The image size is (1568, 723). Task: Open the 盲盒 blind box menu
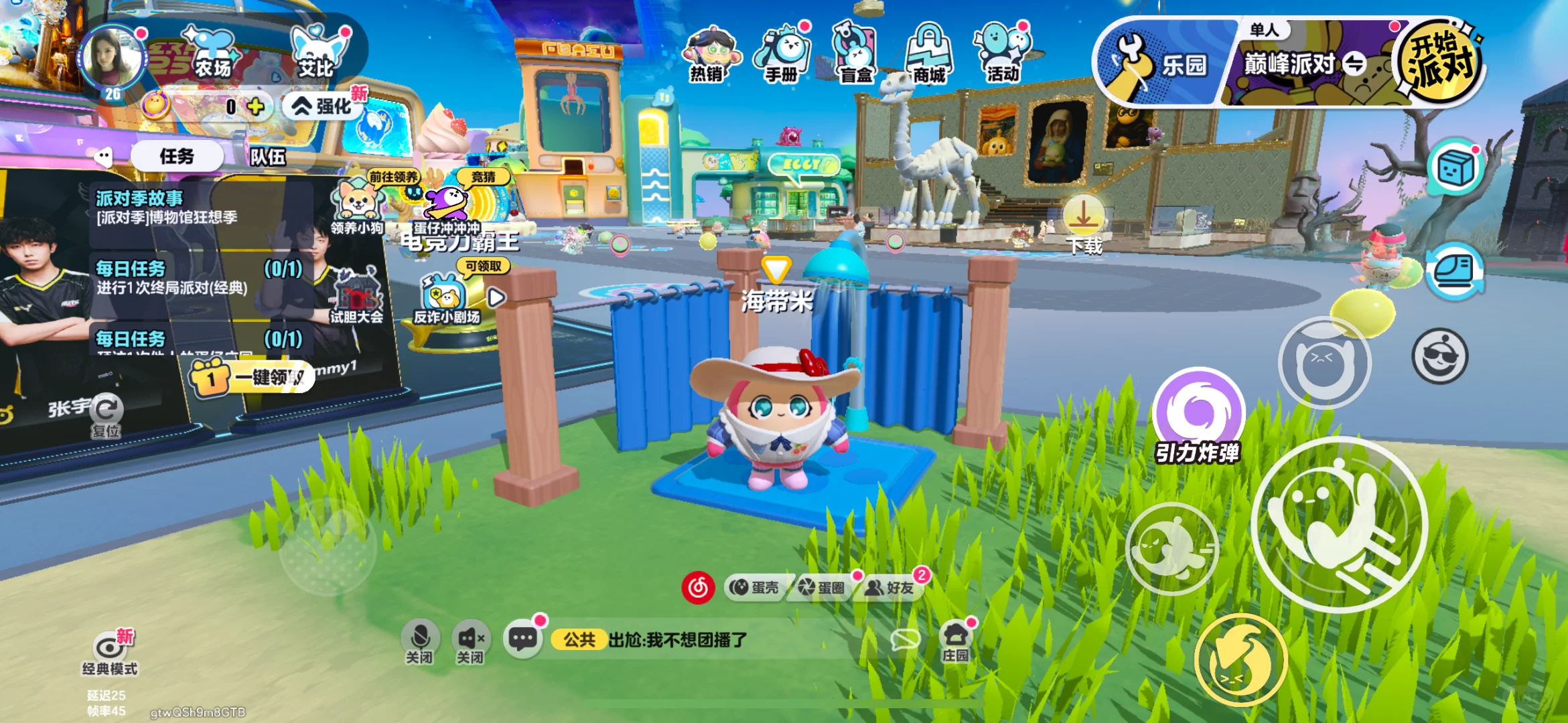tap(855, 55)
